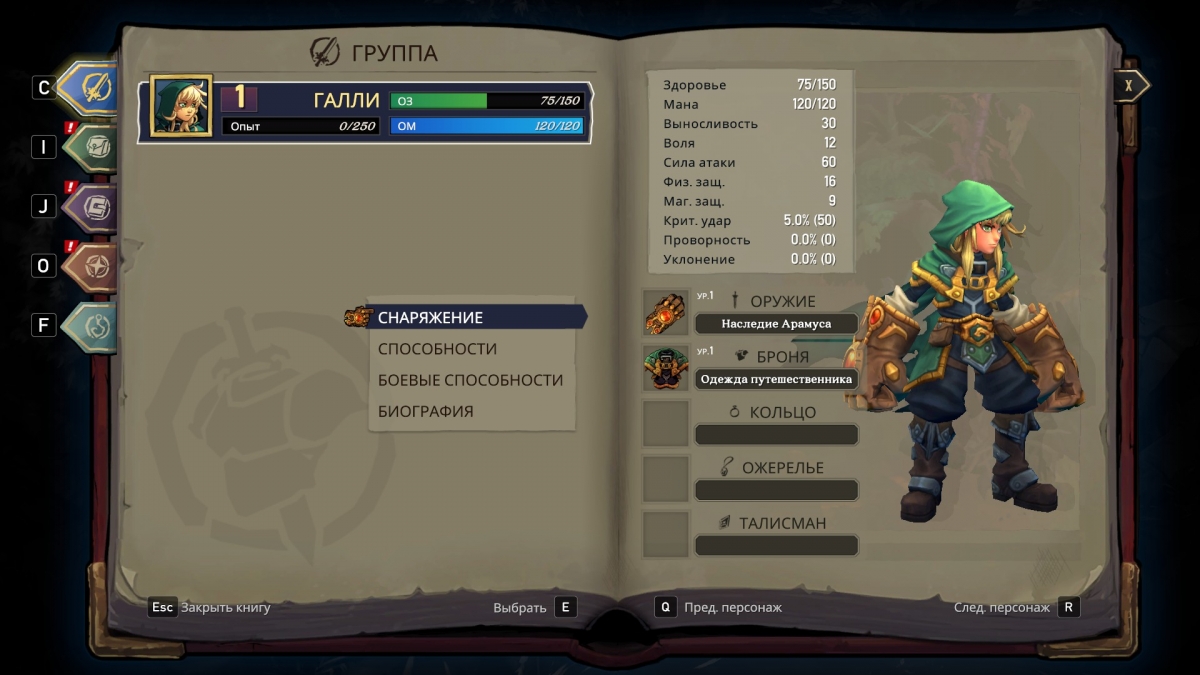This screenshot has width=1200, height=675.
Task: Open the Биография entry
Action: coord(425,411)
